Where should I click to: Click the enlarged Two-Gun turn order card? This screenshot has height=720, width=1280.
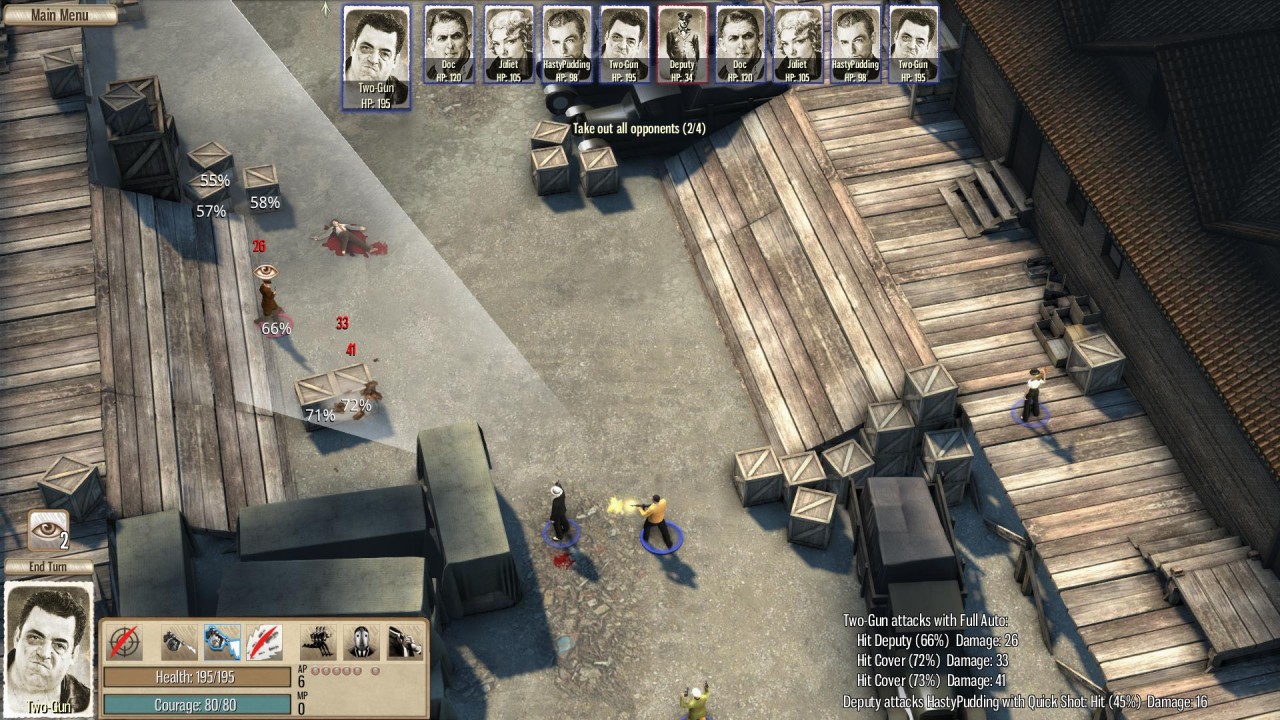[376, 56]
